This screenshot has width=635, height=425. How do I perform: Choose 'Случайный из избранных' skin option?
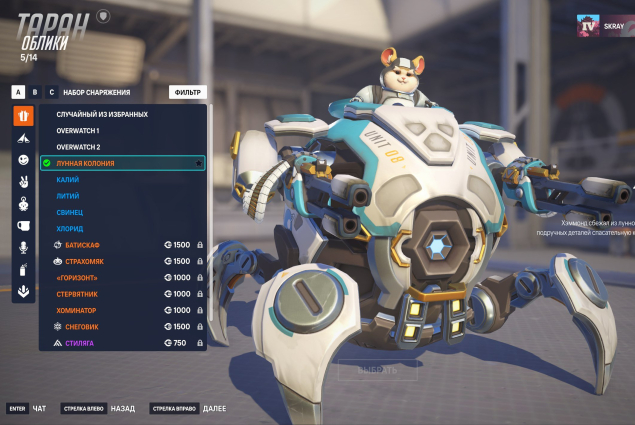click(x=102, y=114)
